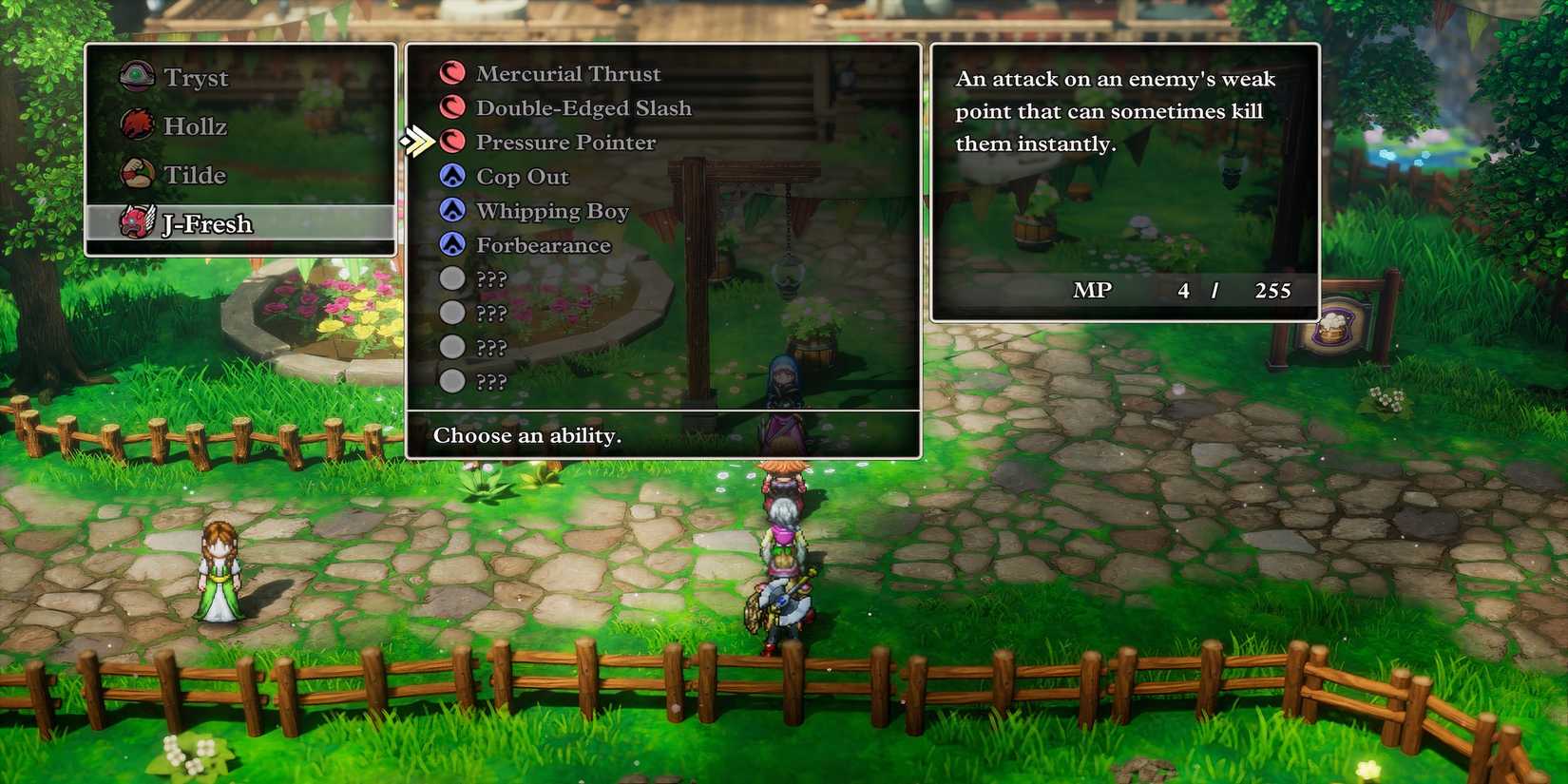Click Tilde's character portrait icon
Screen dimensions: 1568x784
coord(136,174)
